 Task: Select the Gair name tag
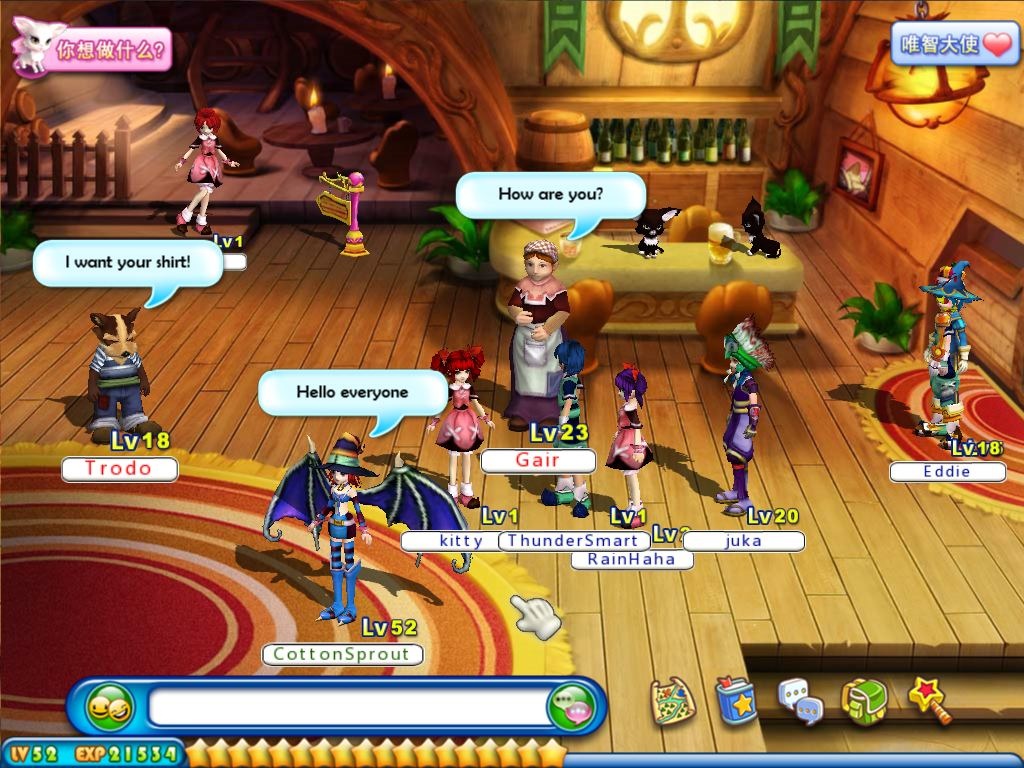pos(538,460)
